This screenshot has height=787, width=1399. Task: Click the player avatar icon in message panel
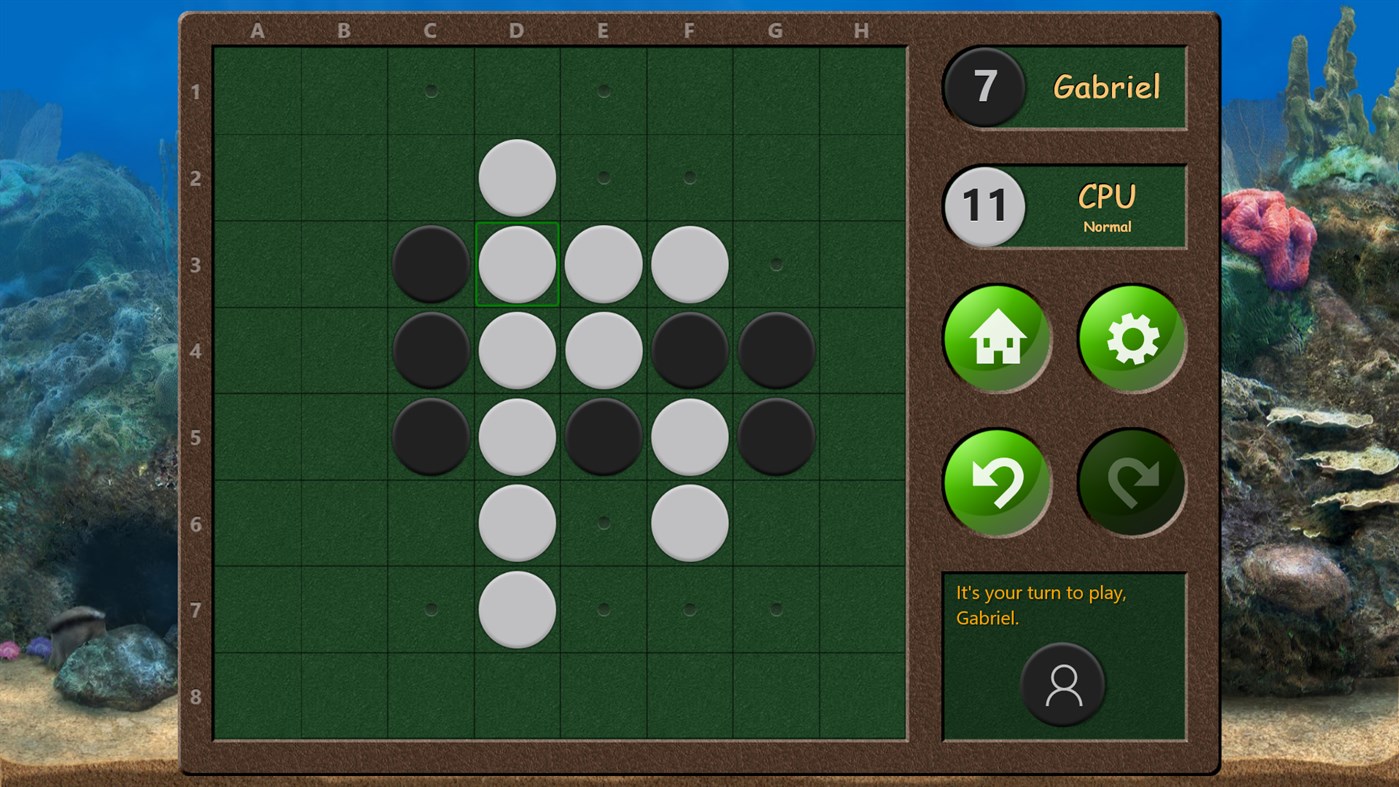[1064, 686]
